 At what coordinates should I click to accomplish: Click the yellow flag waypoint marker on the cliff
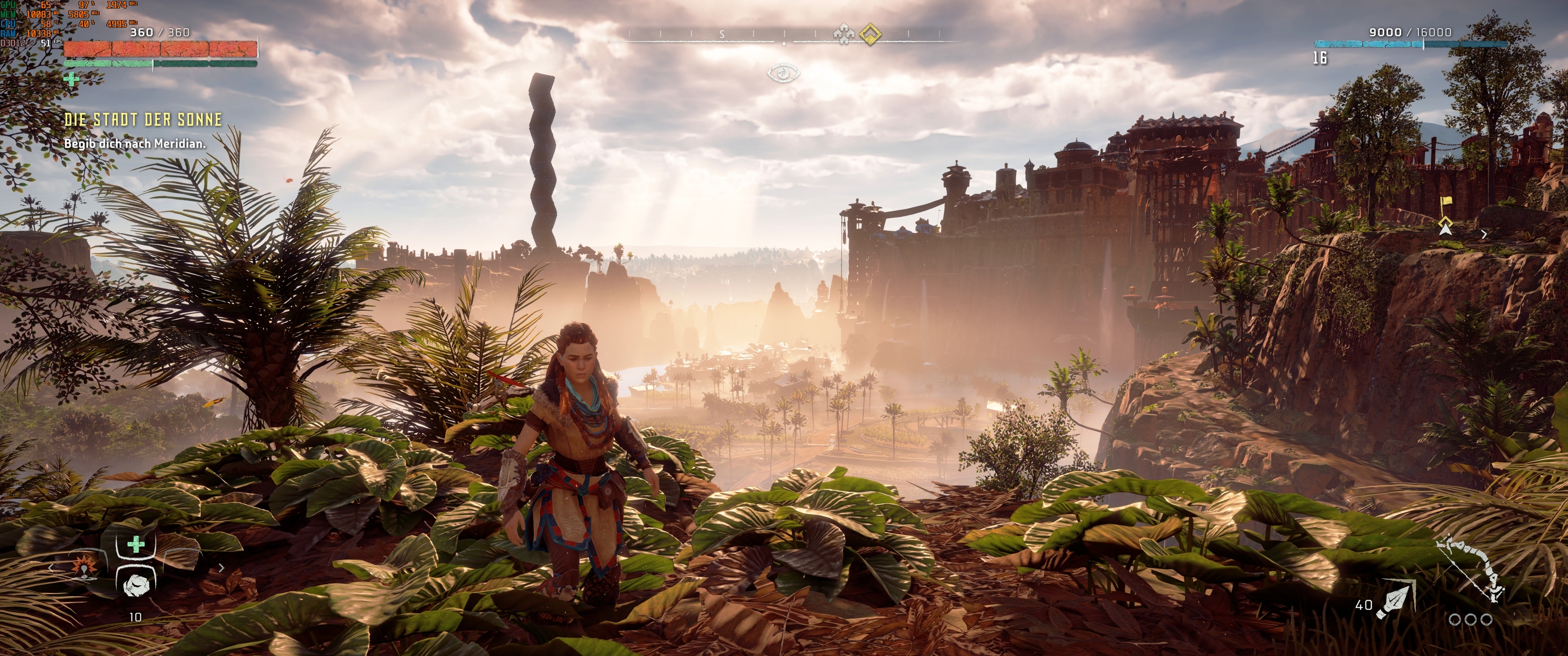tap(1446, 201)
